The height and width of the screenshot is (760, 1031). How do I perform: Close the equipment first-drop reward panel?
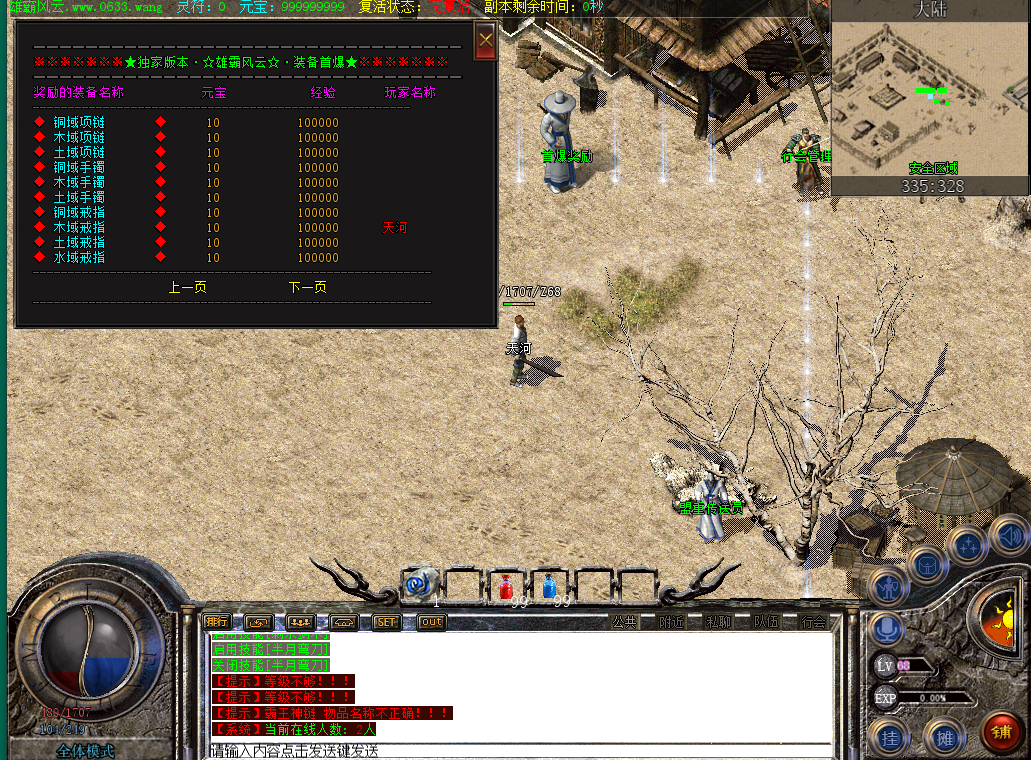pyautogui.click(x=485, y=42)
